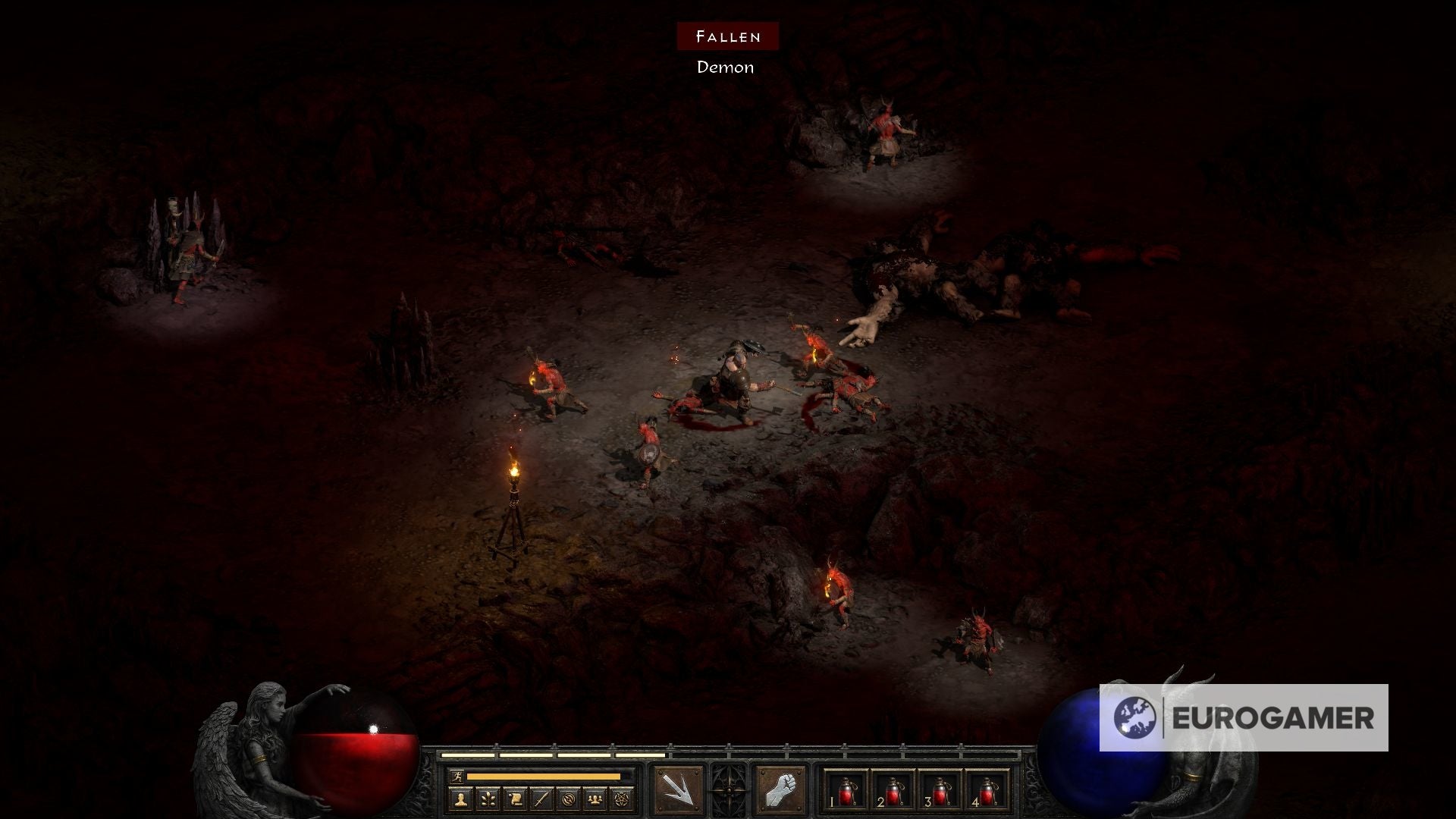Click the Demon type label
Screen dimensions: 1456x819
(723, 68)
